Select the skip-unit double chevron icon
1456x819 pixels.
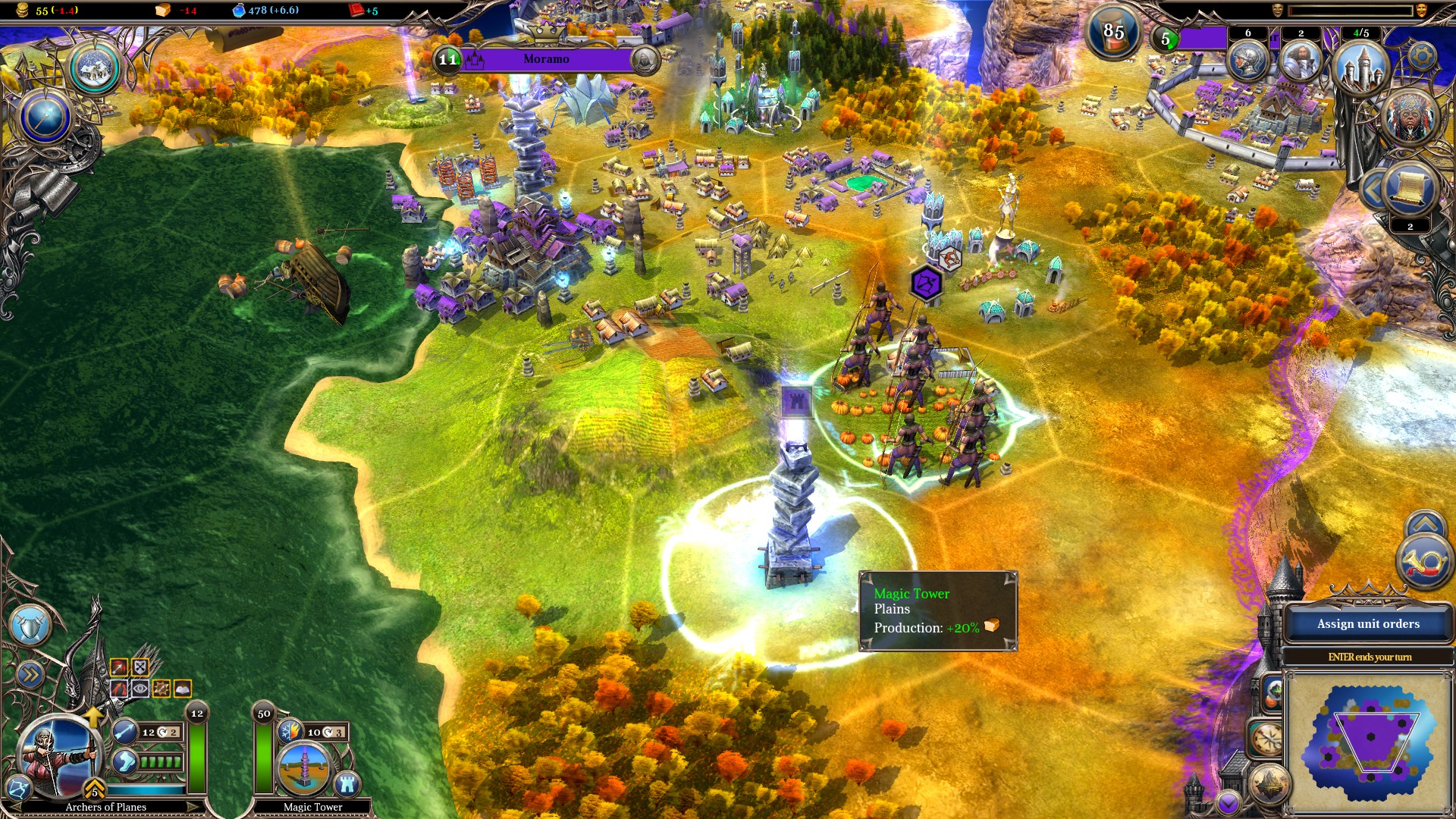point(30,673)
